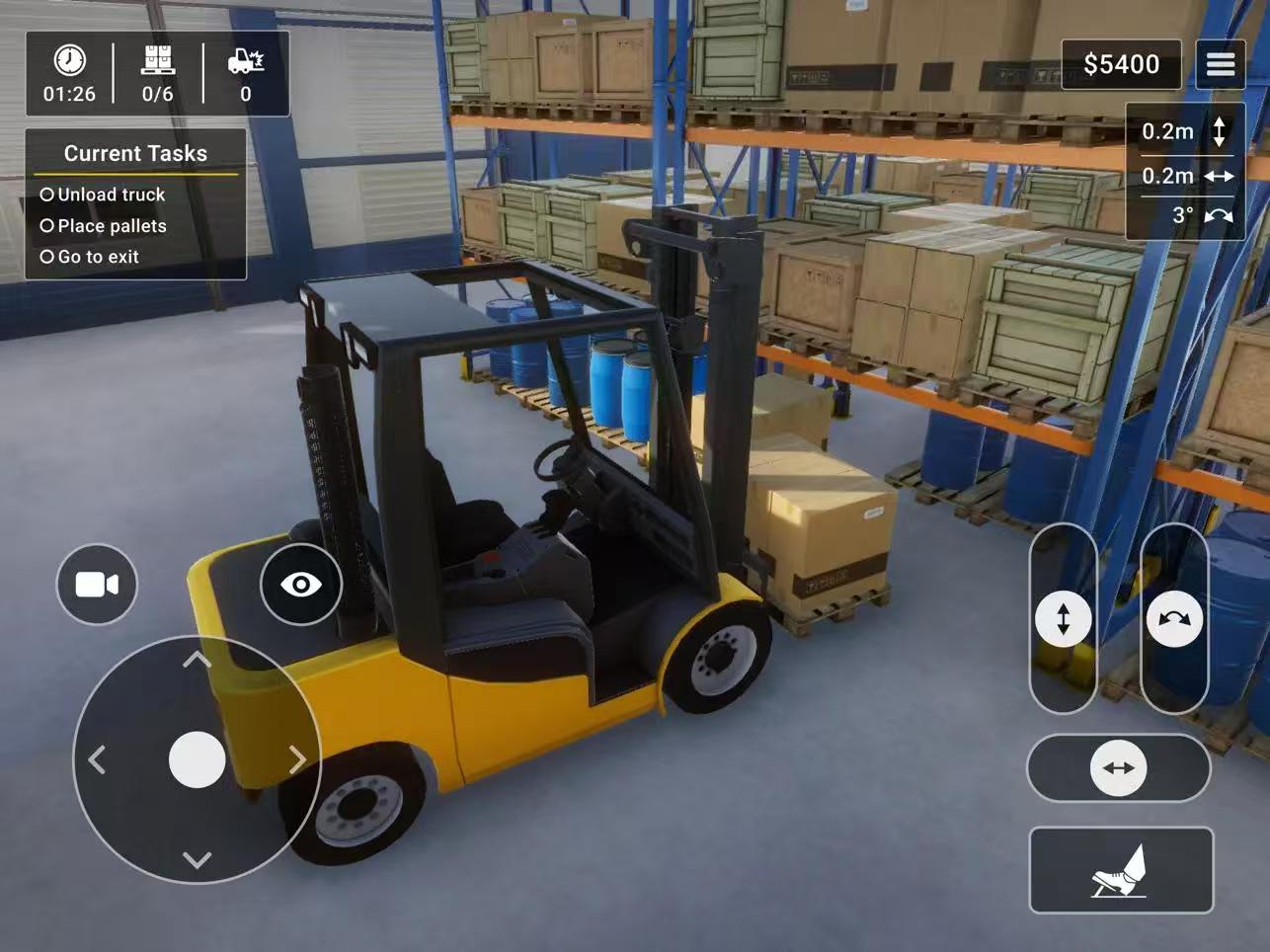
Task: Click the clock timer icon
Action: [68, 59]
